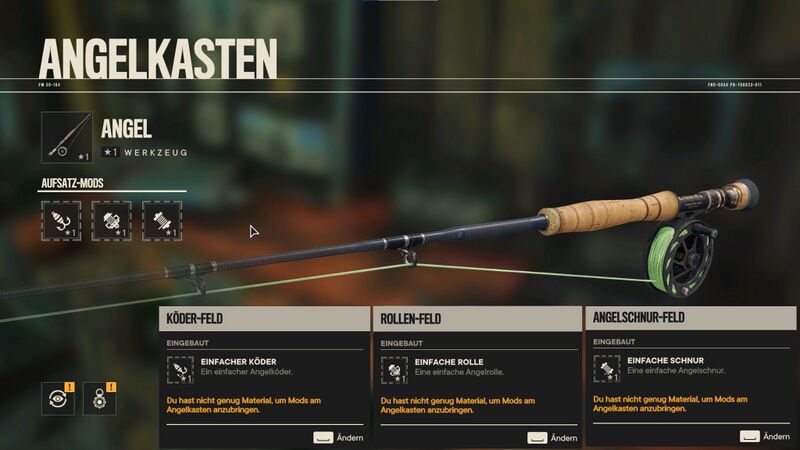Choose the bait hook mod slot

point(61,220)
